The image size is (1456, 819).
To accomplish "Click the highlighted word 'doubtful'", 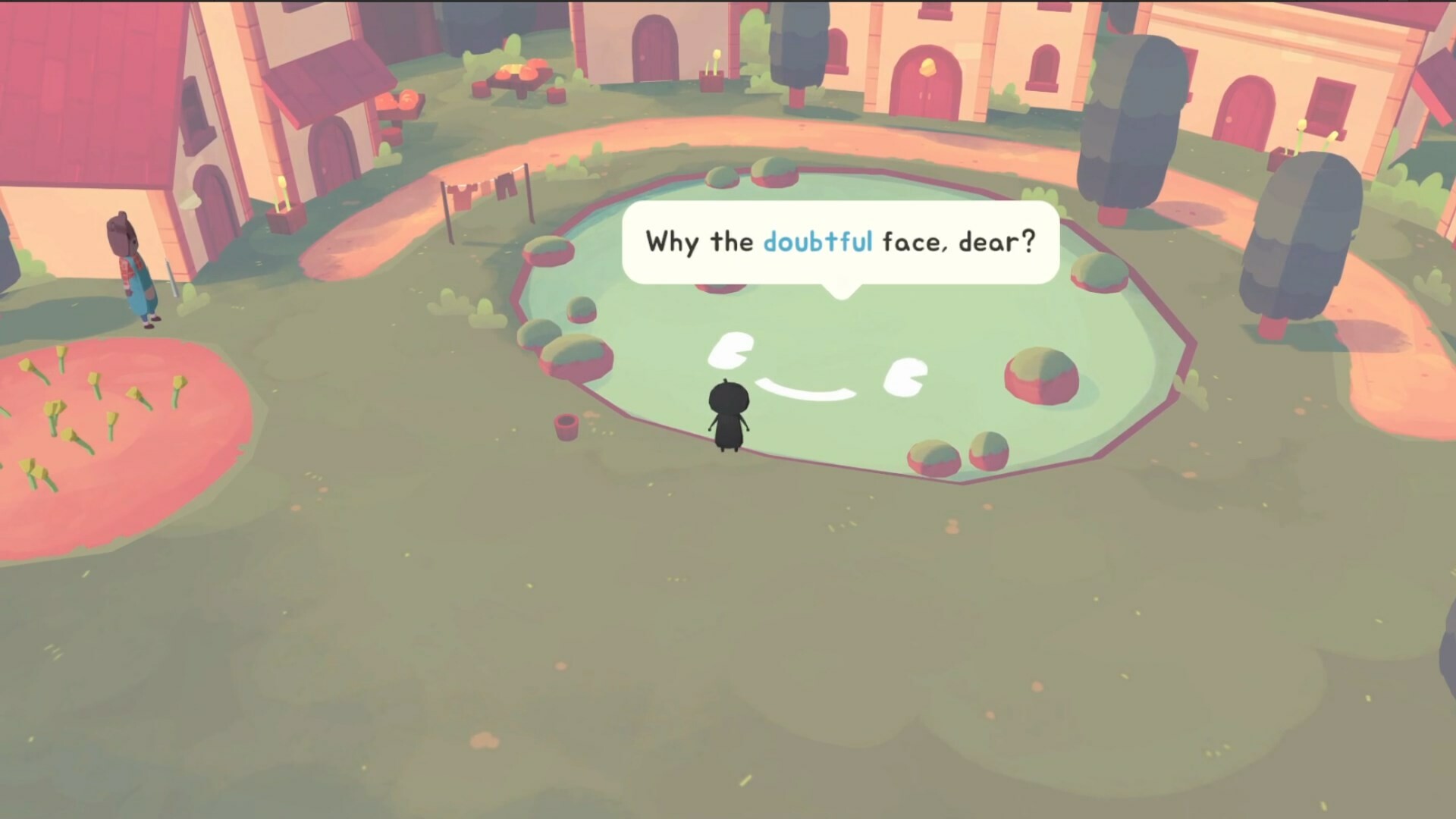I will 817,241.
